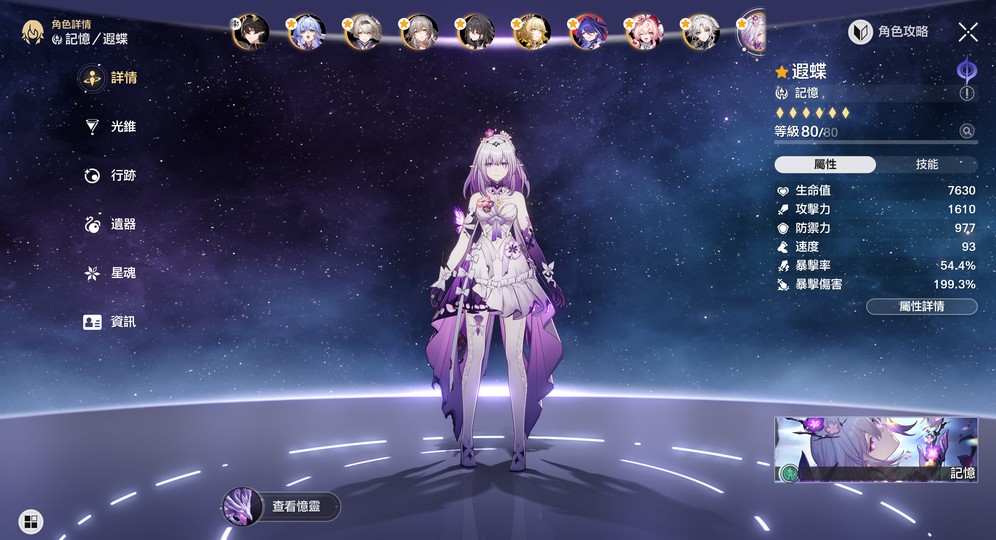Click the exclamation info icon
Screen dimensions: 996x540
point(967,93)
